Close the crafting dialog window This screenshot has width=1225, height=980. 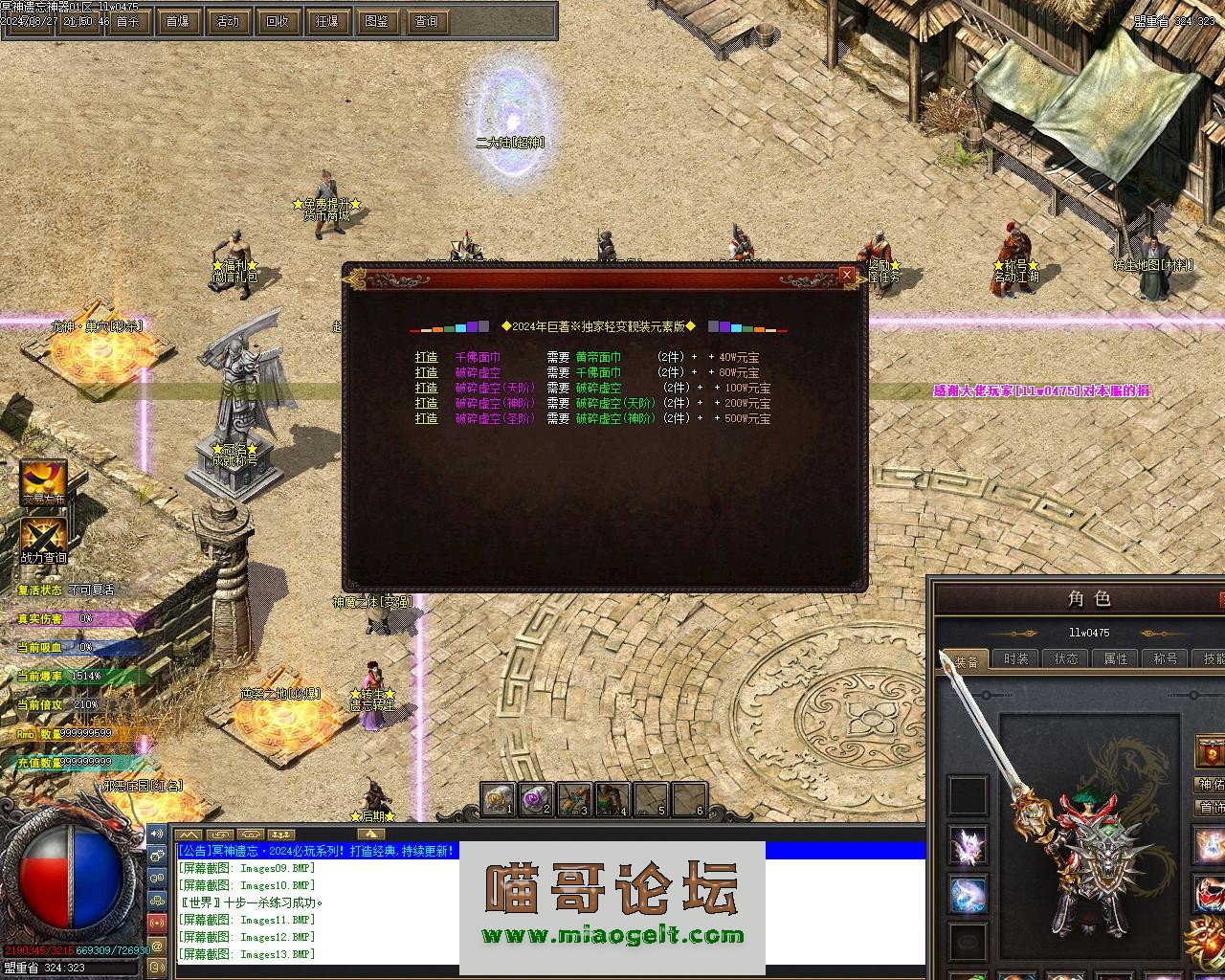pyautogui.click(x=846, y=276)
